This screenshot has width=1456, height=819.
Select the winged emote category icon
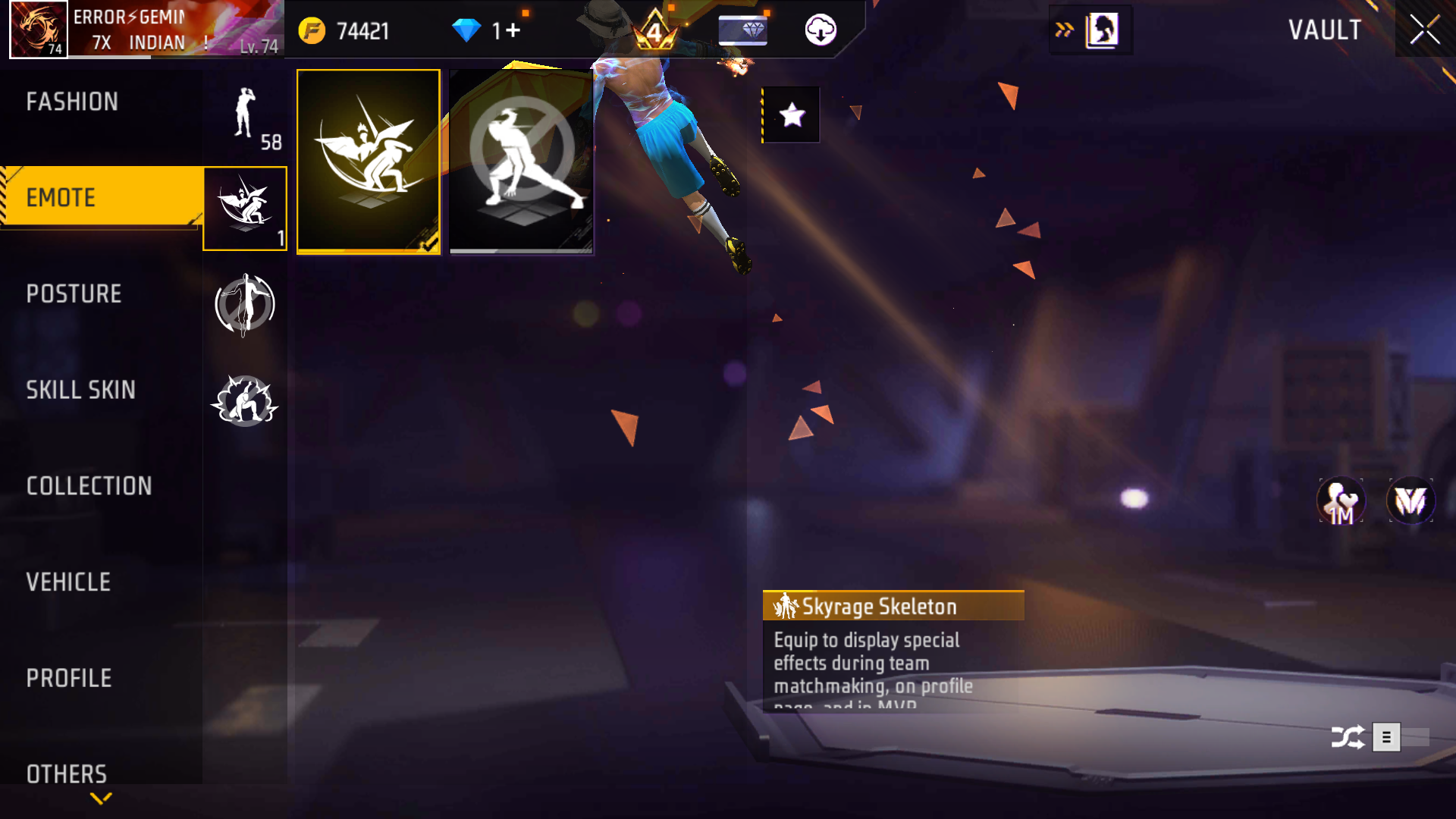pyautogui.click(x=244, y=207)
